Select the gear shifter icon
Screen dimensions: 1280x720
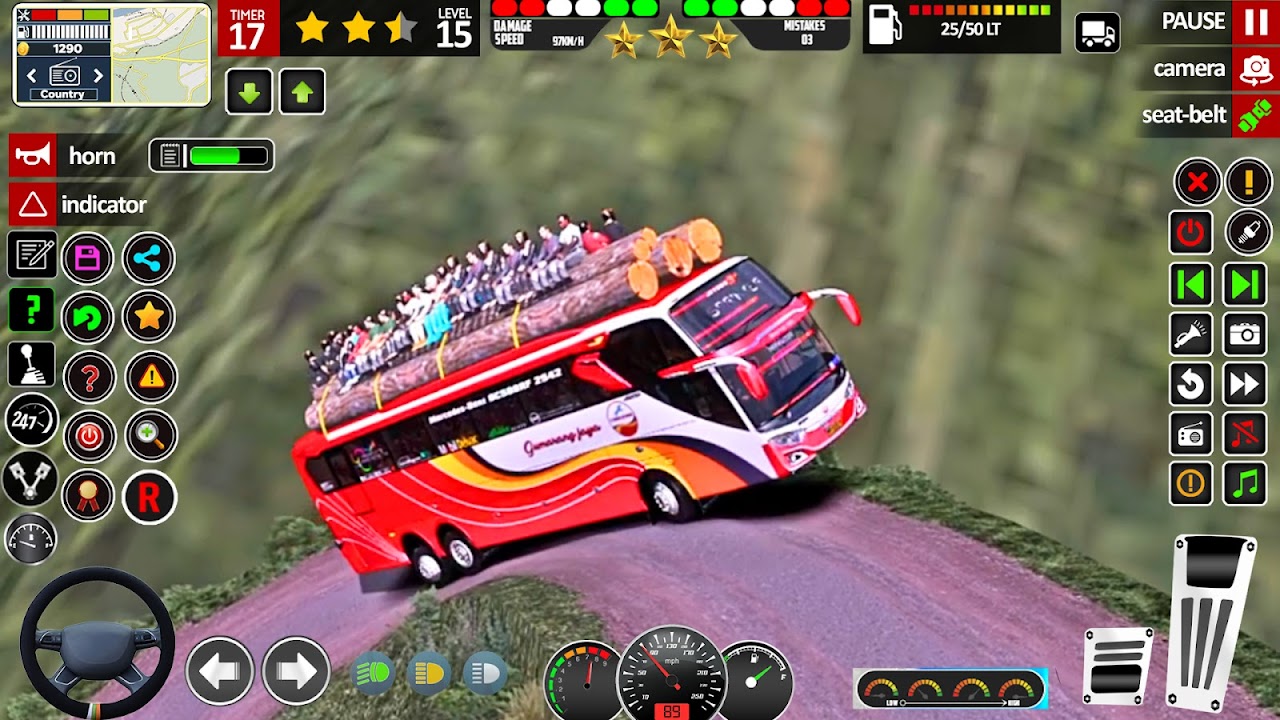pos(31,365)
